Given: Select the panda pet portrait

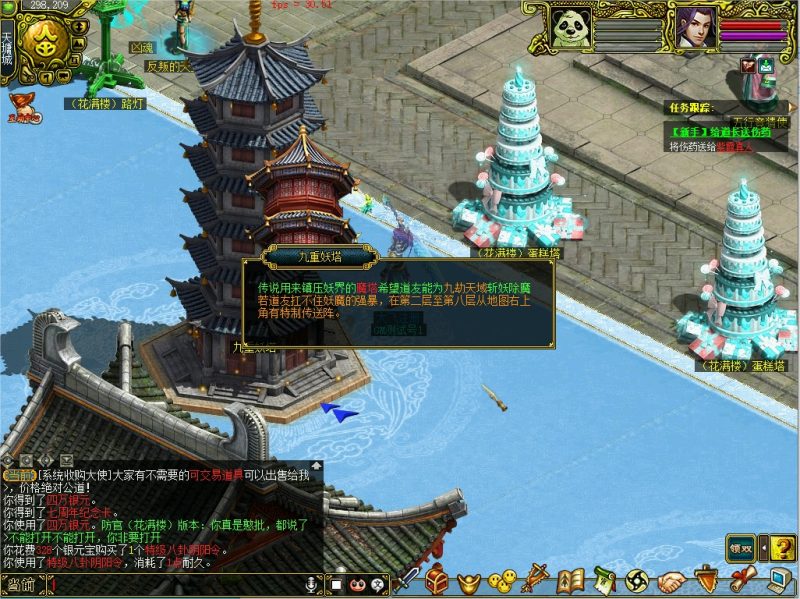Looking at the screenshot, I should coord(572,29).
